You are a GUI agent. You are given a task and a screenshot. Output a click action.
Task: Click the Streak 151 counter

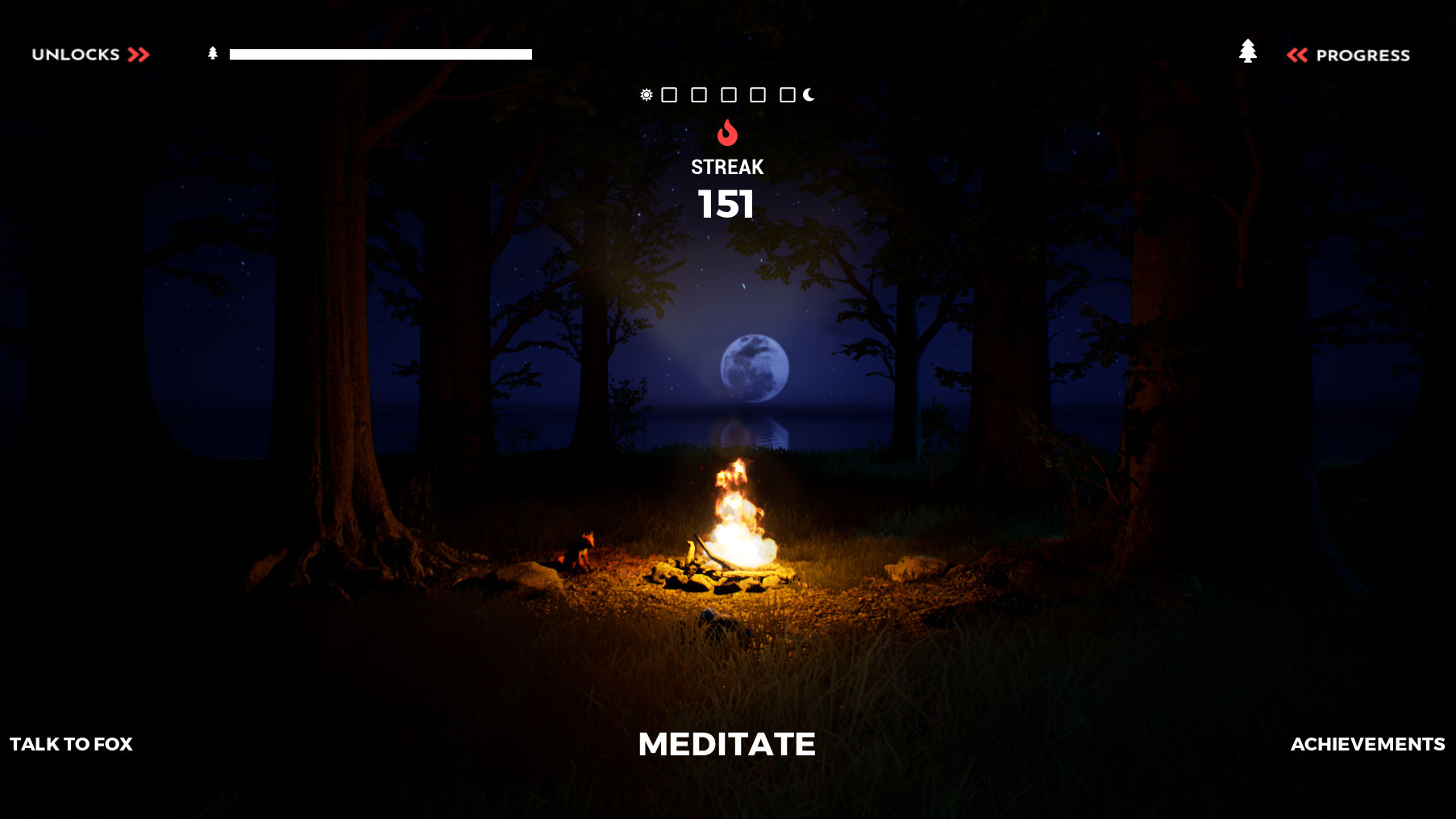[726, 187]
